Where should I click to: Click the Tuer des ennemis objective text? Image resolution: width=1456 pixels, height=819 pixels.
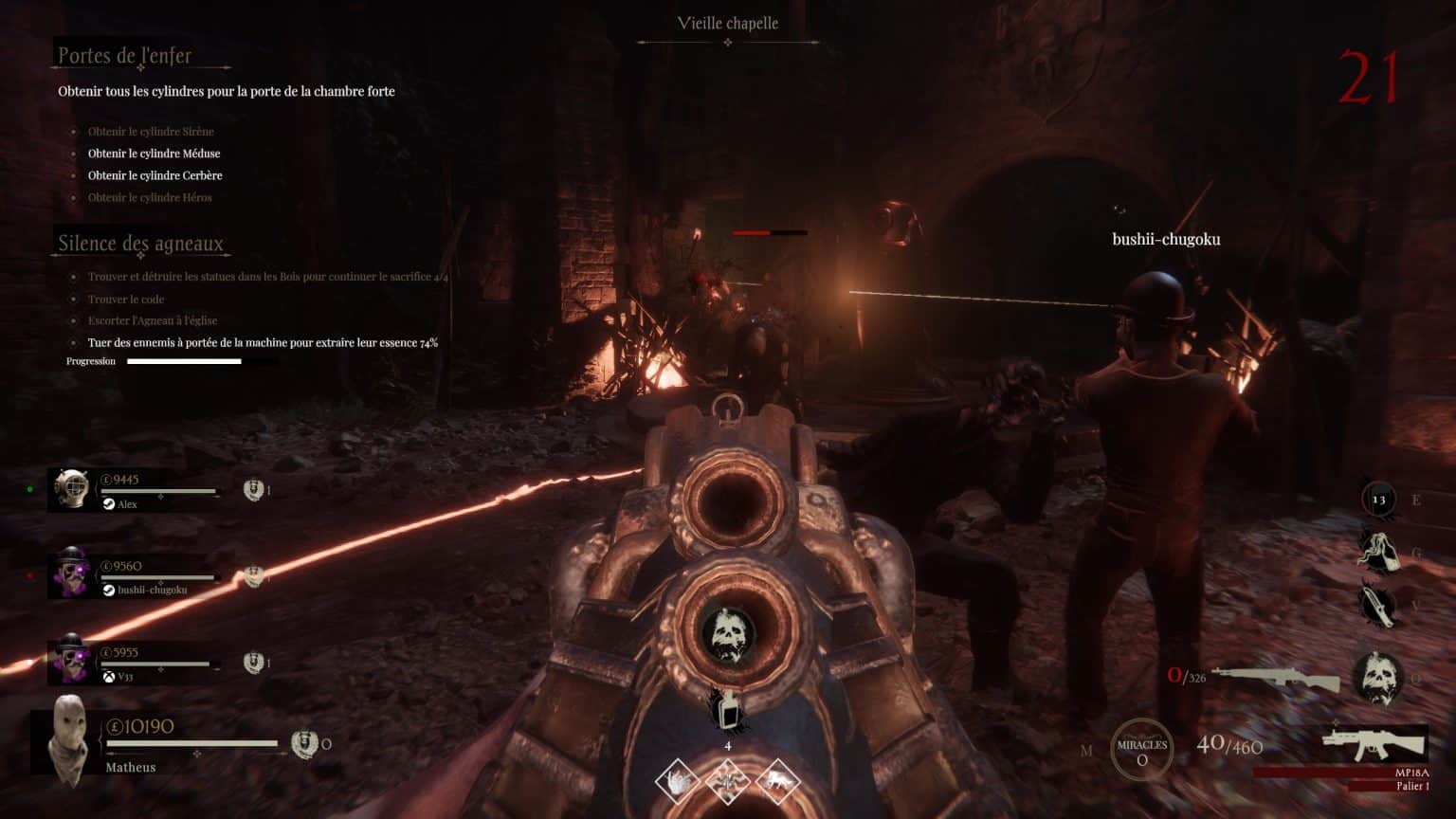click(x=263, y=342)
